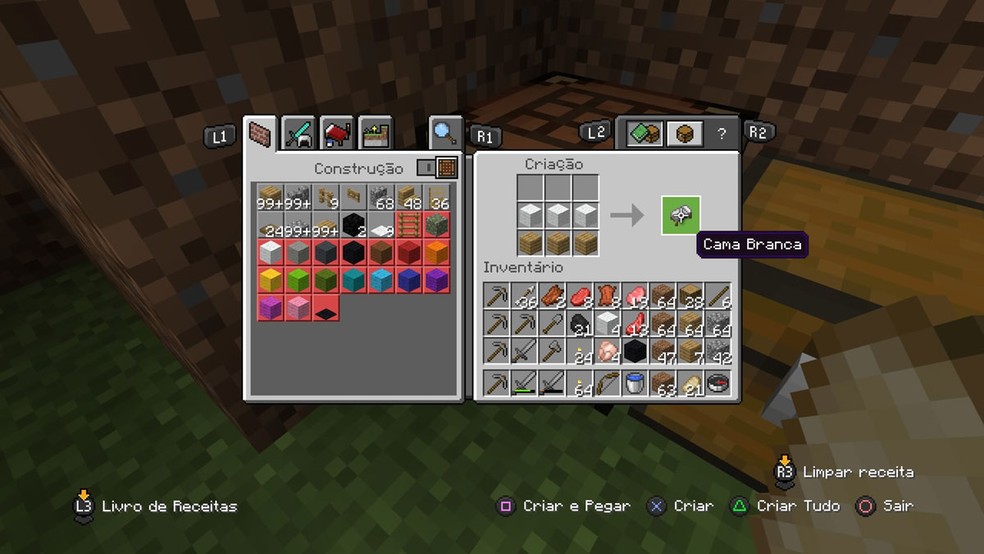
Task: Select the black wool block in inventory
Action: 635,351
